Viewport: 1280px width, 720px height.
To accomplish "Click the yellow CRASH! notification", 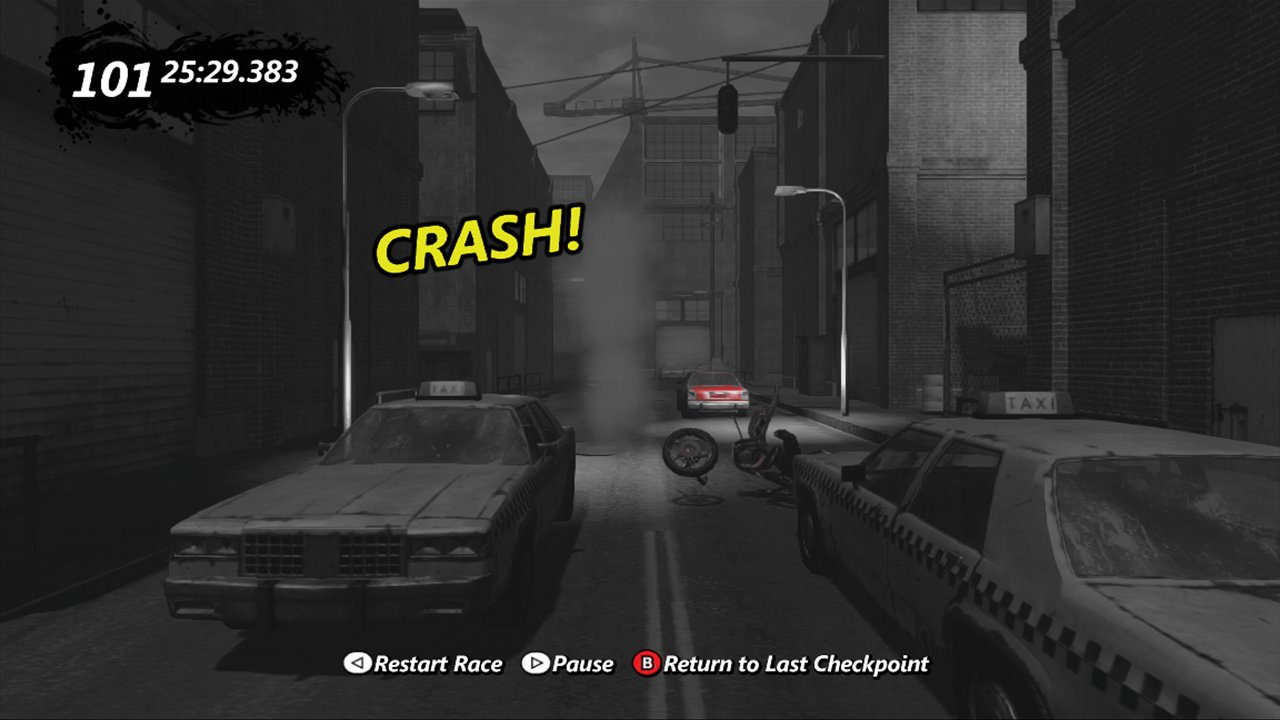I will point(478,241).
